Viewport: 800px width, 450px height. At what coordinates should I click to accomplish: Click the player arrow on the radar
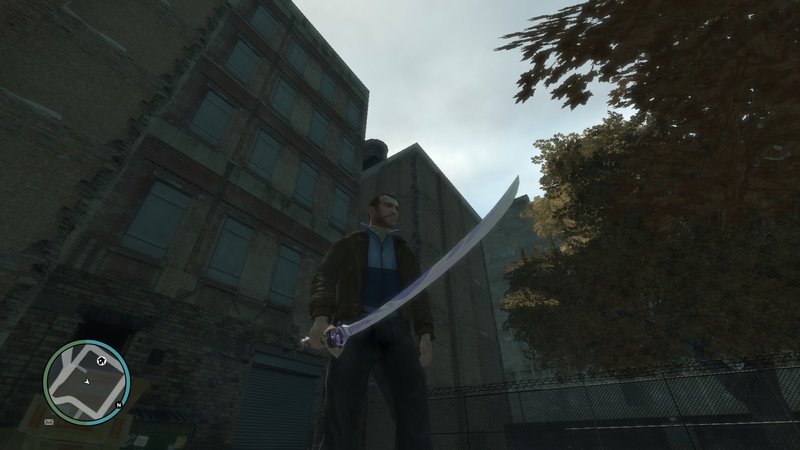[87, 381]
